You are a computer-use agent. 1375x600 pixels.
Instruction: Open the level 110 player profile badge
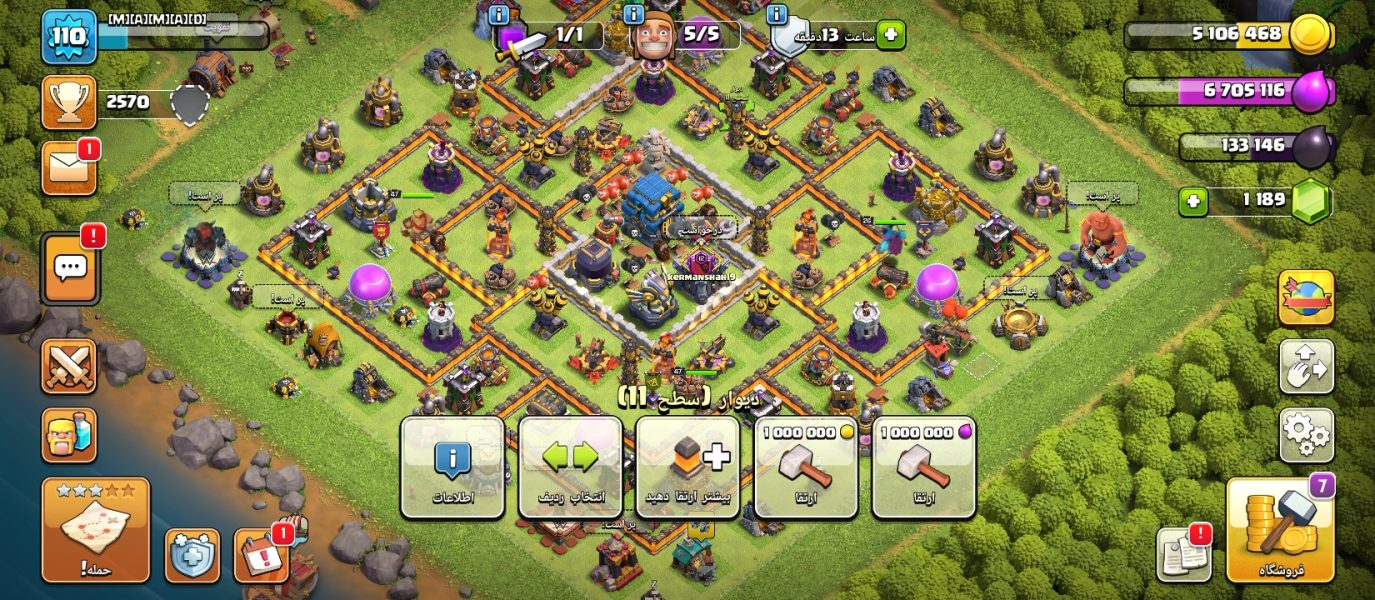pos(69,37)
